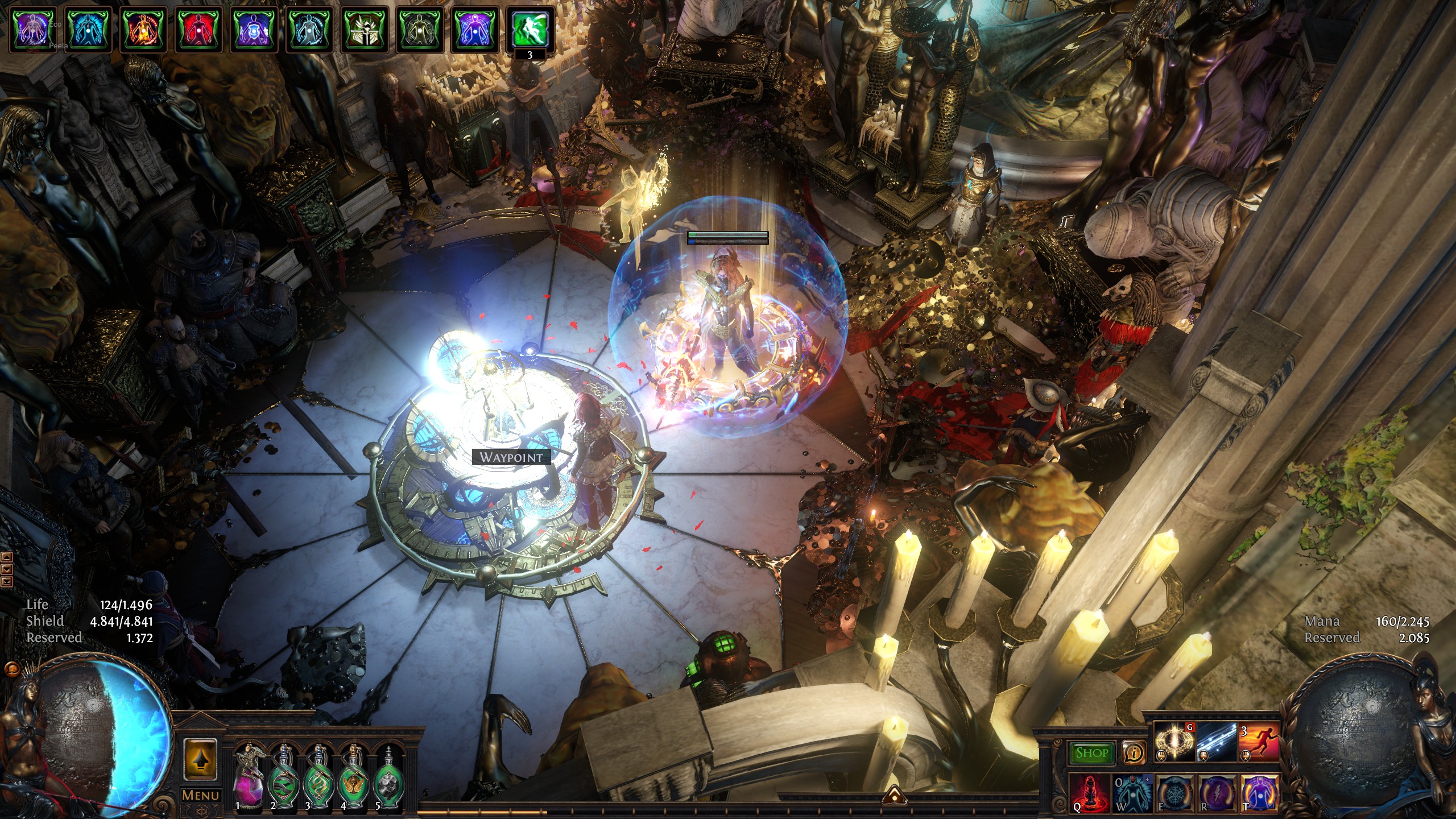The width and height of the screenshot is (1456, 819).
Task: Click the green dash buff with count 3
Action: (x=530, y=30)
